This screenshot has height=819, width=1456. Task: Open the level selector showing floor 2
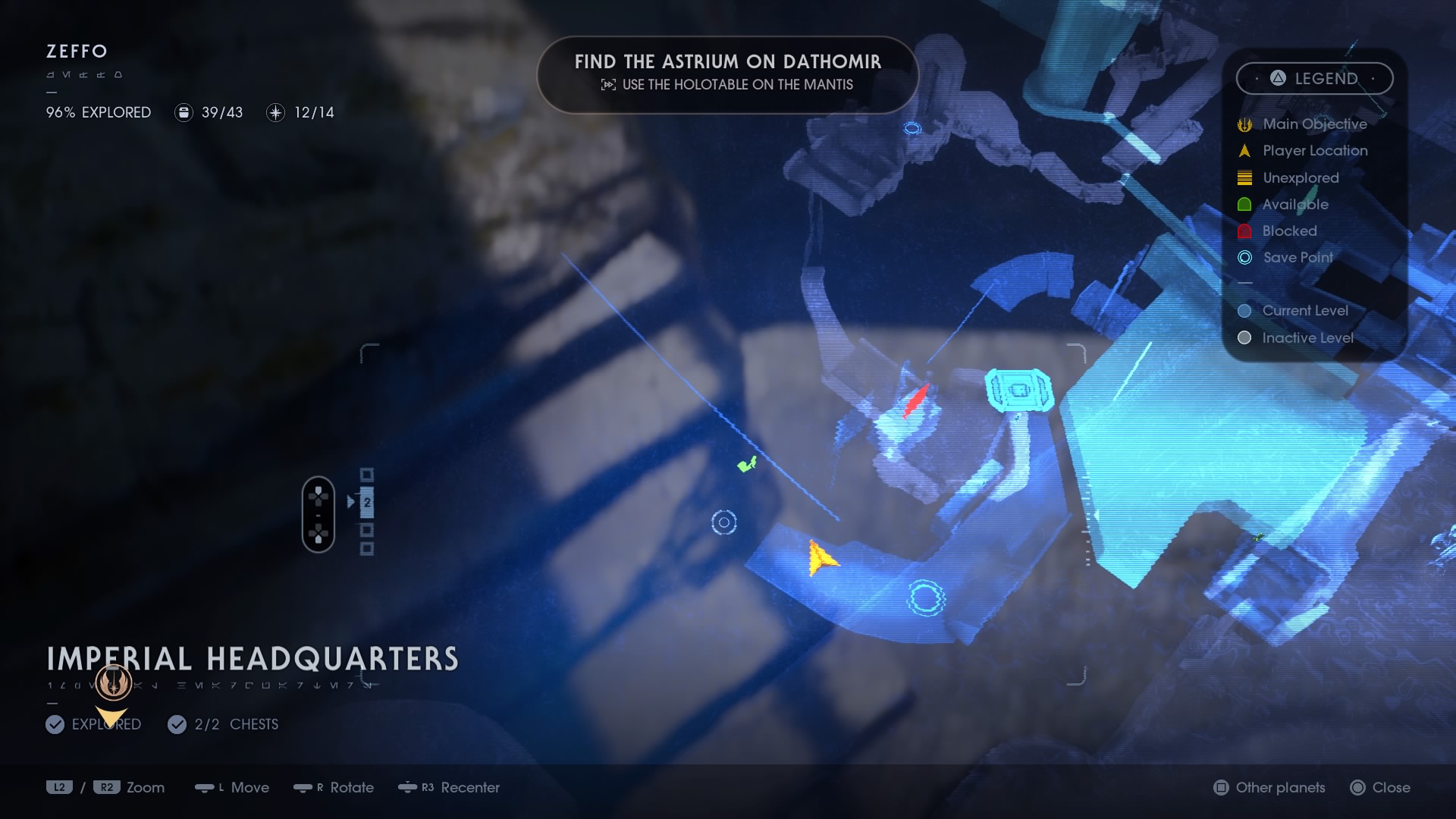[366, 500]
